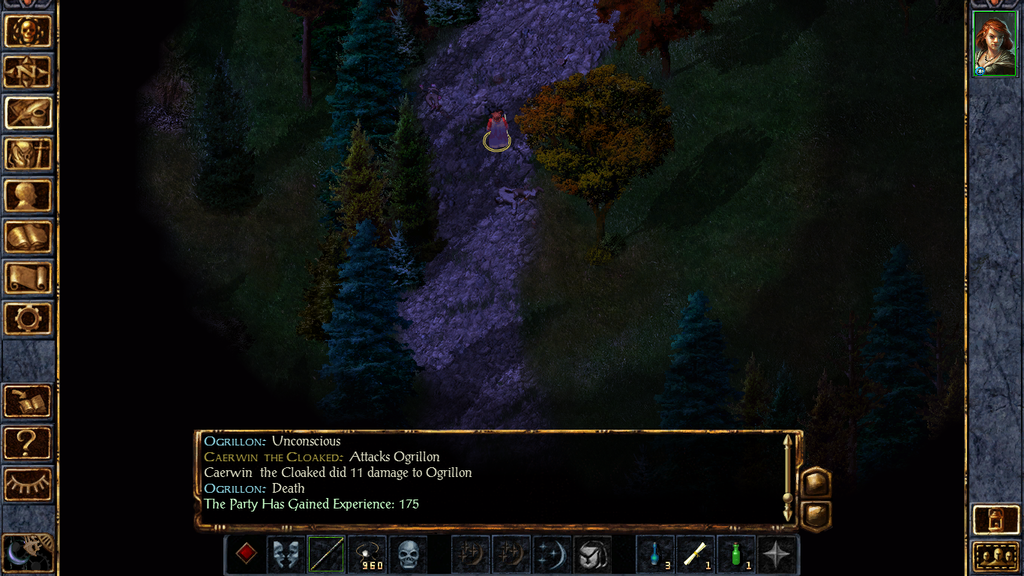
Task: Open the four-point star special abilities button
Action: (778, 554)
